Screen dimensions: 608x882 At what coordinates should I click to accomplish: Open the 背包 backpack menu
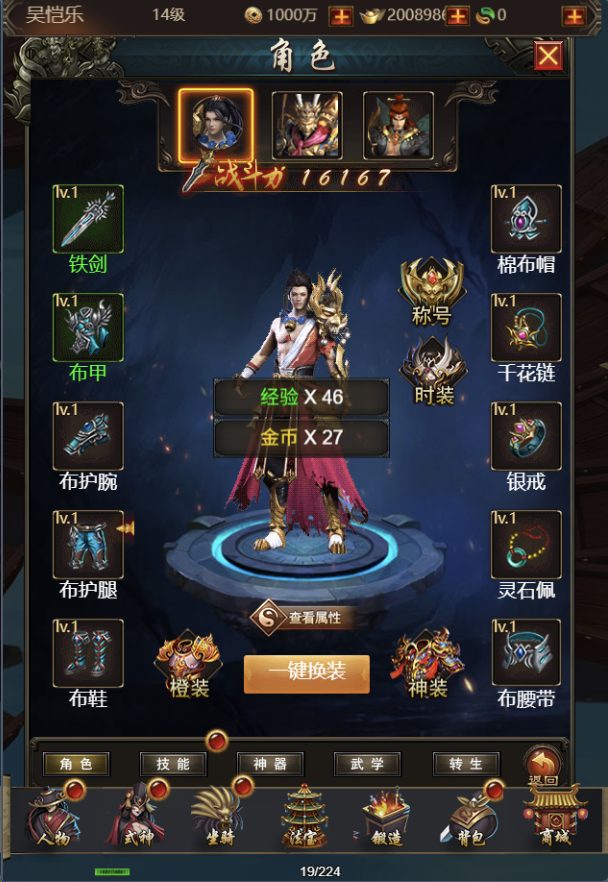[x=470, y=817]
